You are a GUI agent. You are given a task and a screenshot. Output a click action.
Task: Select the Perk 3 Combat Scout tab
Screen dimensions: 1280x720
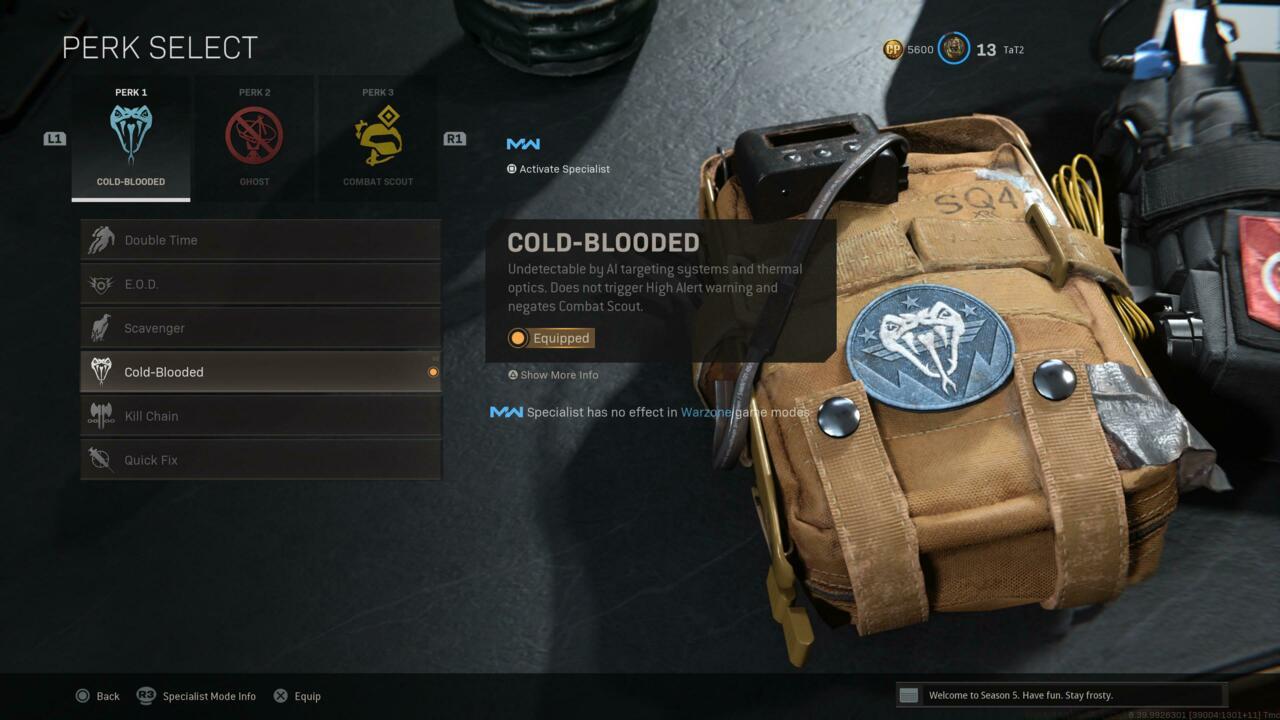pyautogui.click(x=378, y=138)
